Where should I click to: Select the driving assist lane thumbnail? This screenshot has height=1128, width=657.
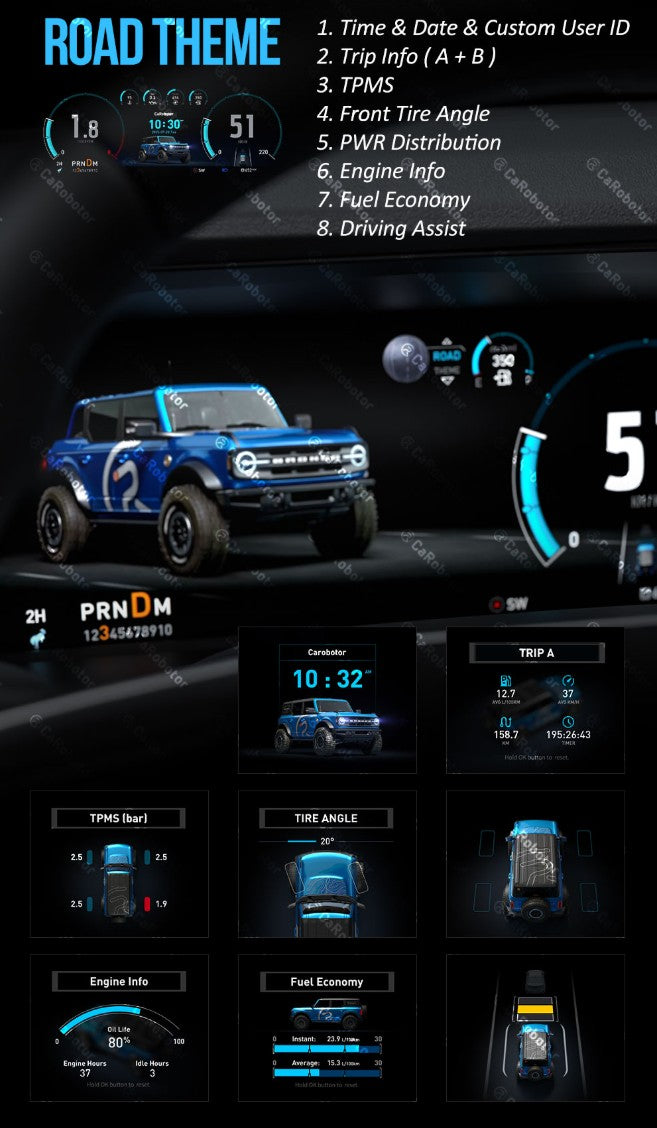click(x=535, y=1026)
